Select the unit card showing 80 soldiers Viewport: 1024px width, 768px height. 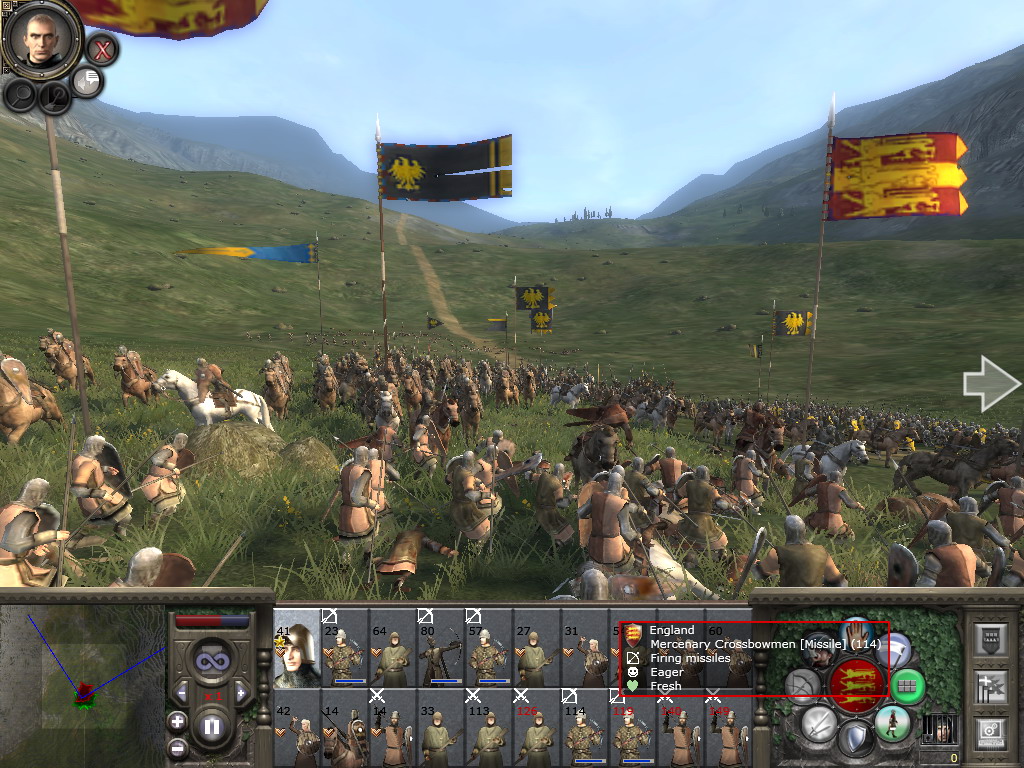[x=440, y=648]
